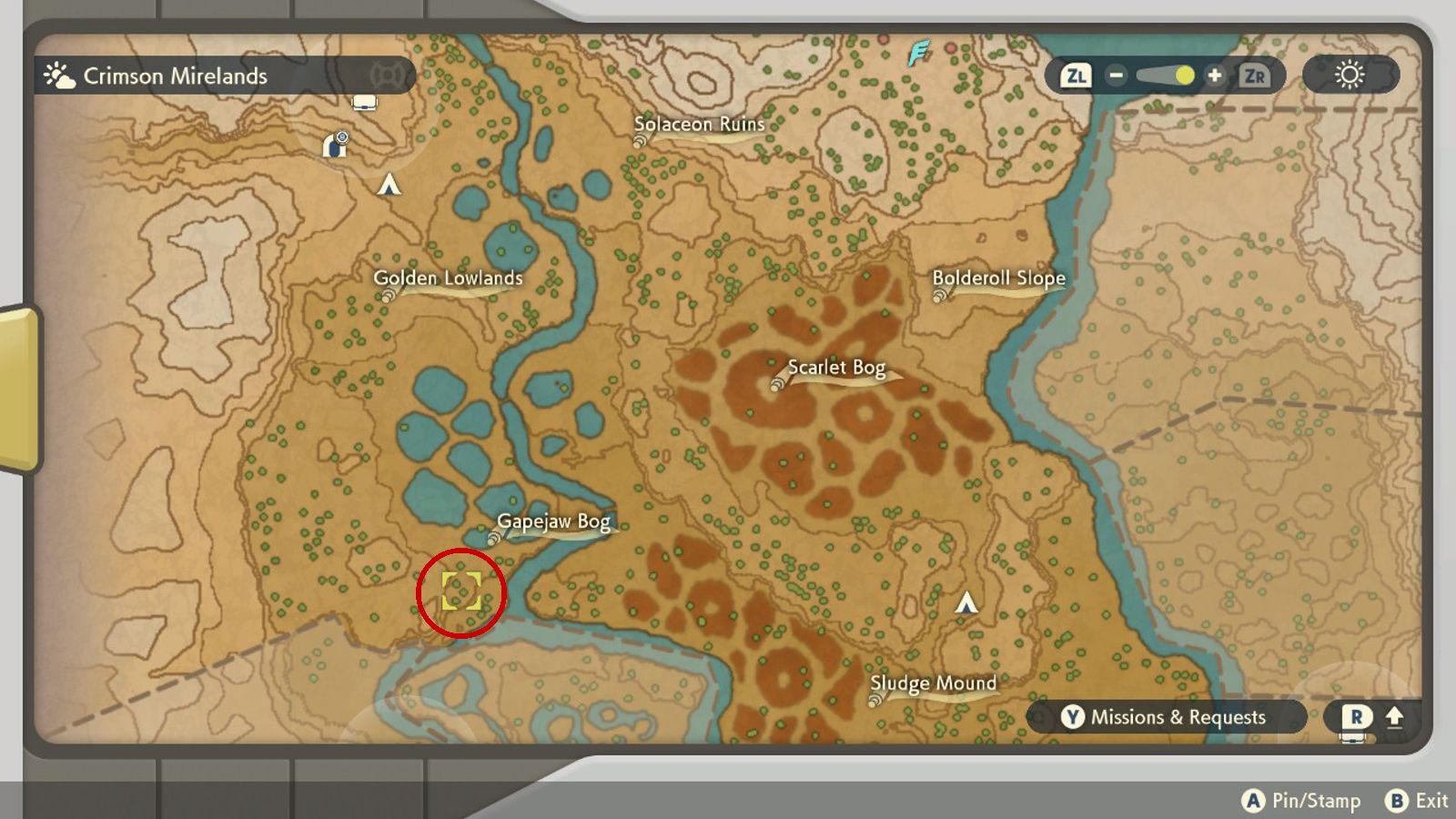Select the tent icon near Sludge Mound

965,601
